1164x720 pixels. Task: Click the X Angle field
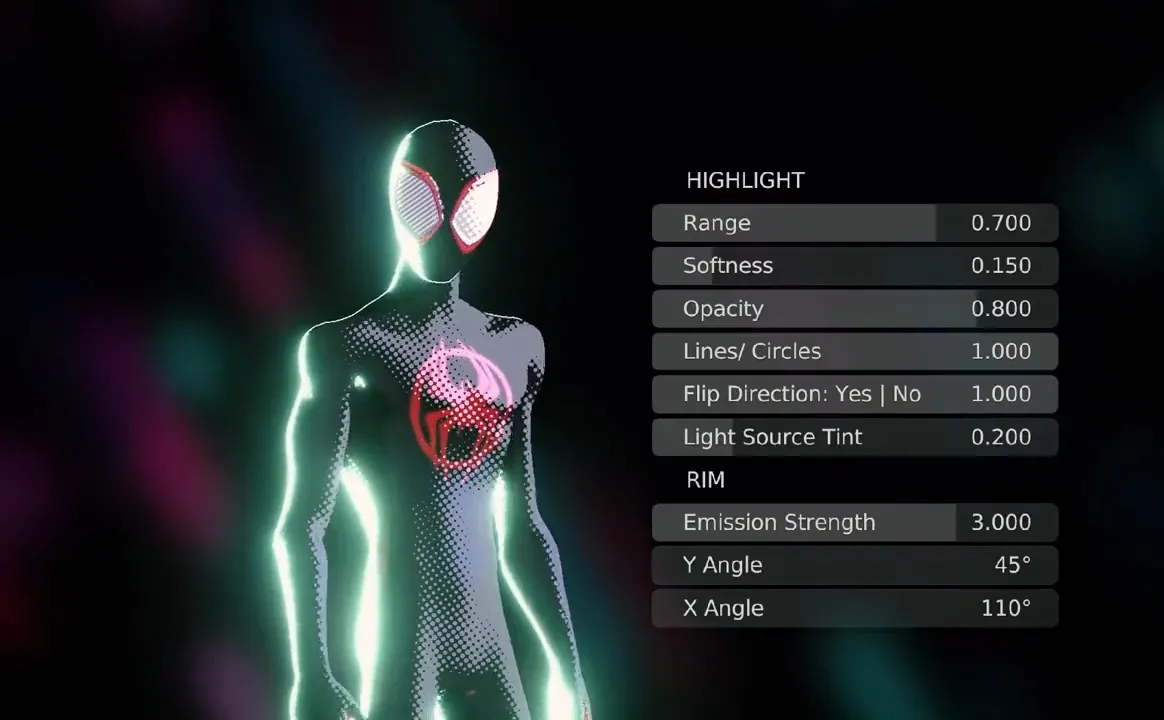pyautogui.click(x=854, y=608)
